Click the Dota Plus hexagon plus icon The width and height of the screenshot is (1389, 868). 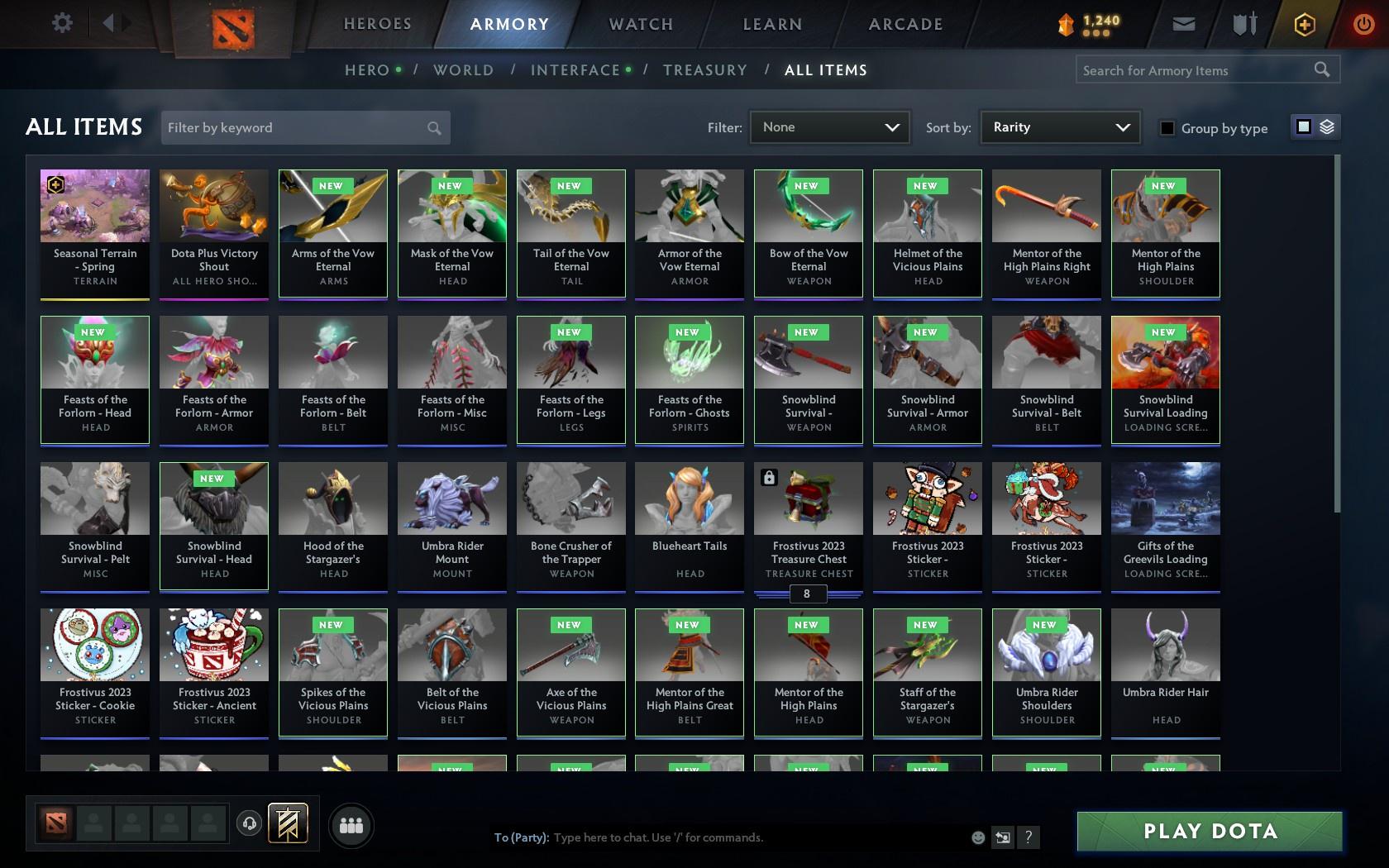pyautogui.click(x=1305, y=24)
